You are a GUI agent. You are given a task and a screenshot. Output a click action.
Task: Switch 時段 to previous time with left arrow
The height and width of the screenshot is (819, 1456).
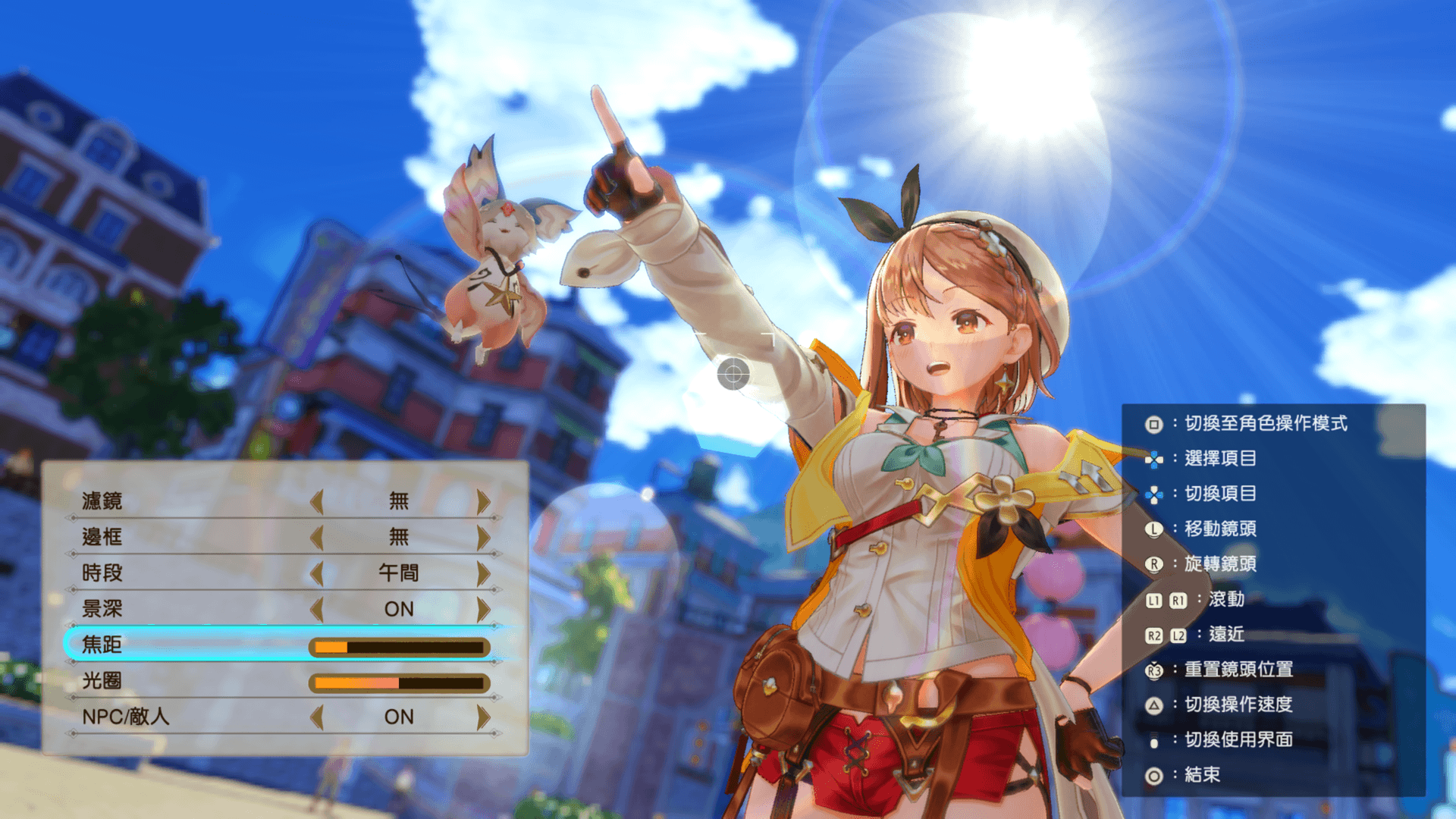(x=317, y=573)
